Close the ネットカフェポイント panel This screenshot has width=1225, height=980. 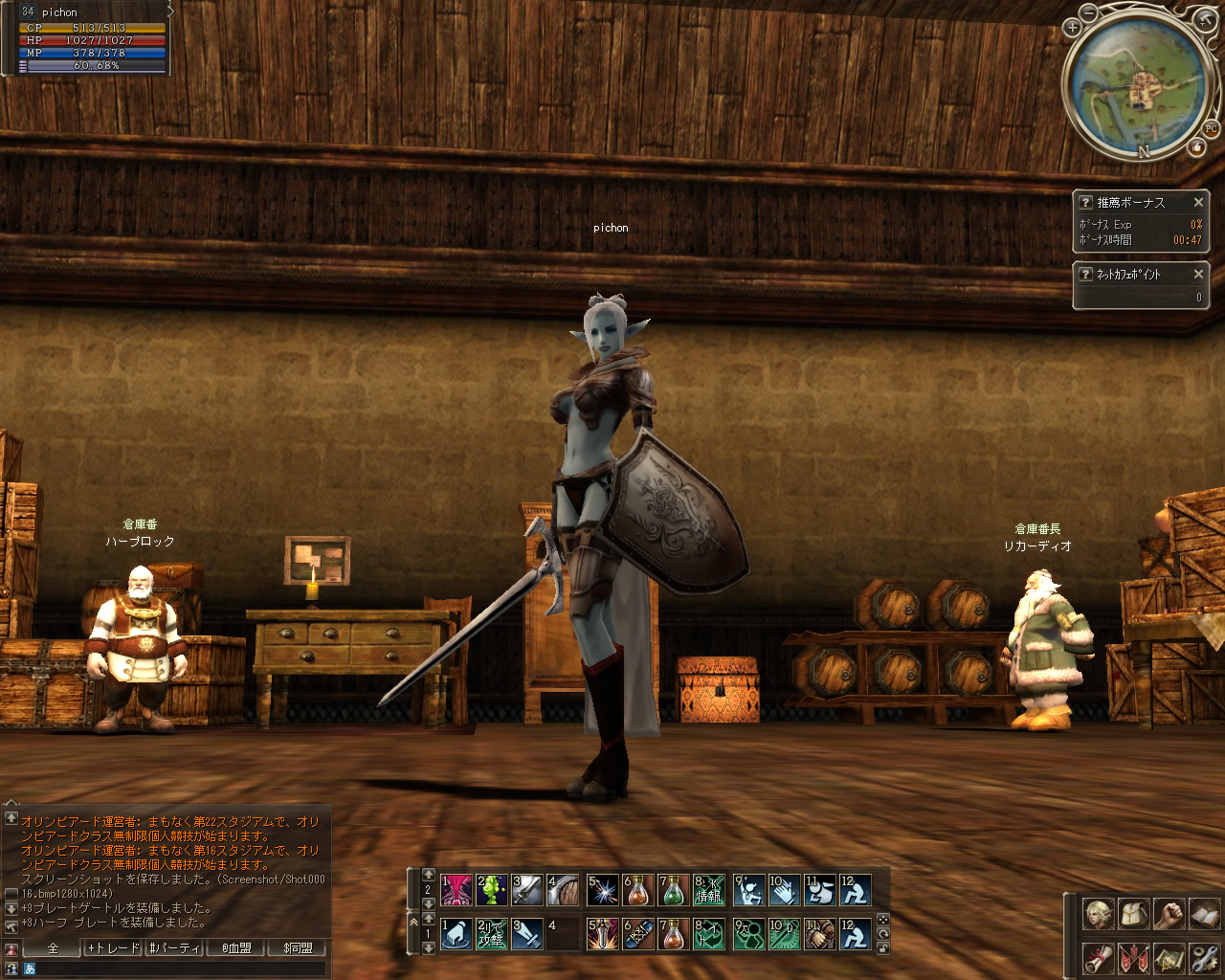(x=1198, y=274)
